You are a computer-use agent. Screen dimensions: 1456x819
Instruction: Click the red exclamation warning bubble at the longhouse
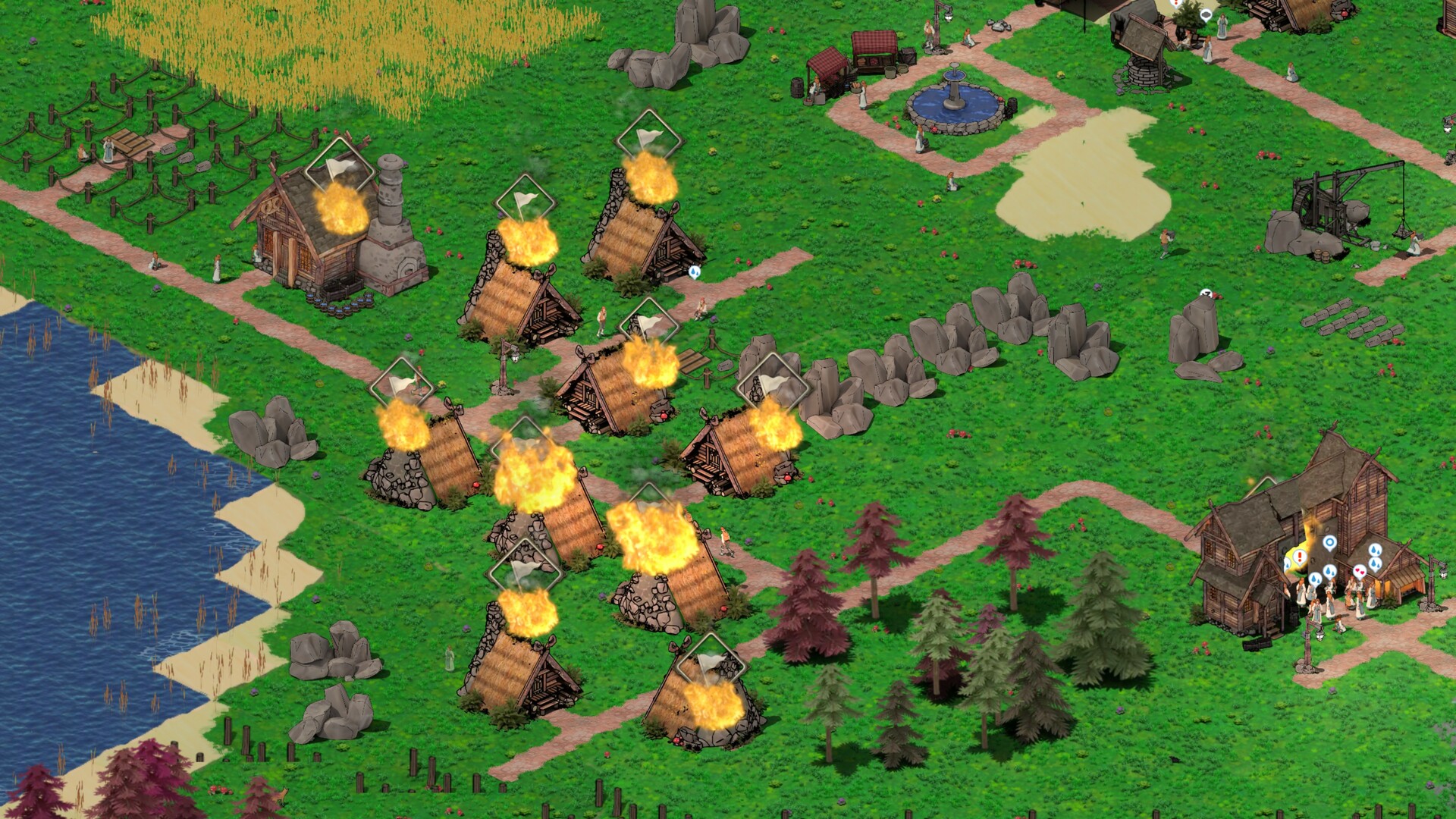tap(1299, 556)
